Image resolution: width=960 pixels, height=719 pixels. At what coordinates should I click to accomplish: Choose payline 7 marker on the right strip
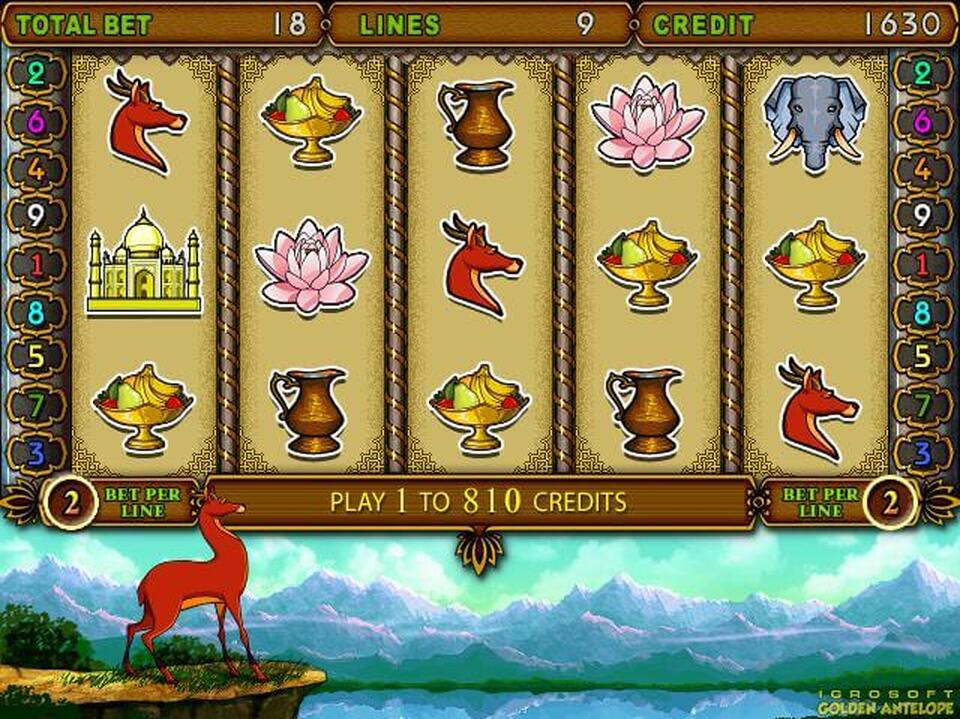click(923, 405)
